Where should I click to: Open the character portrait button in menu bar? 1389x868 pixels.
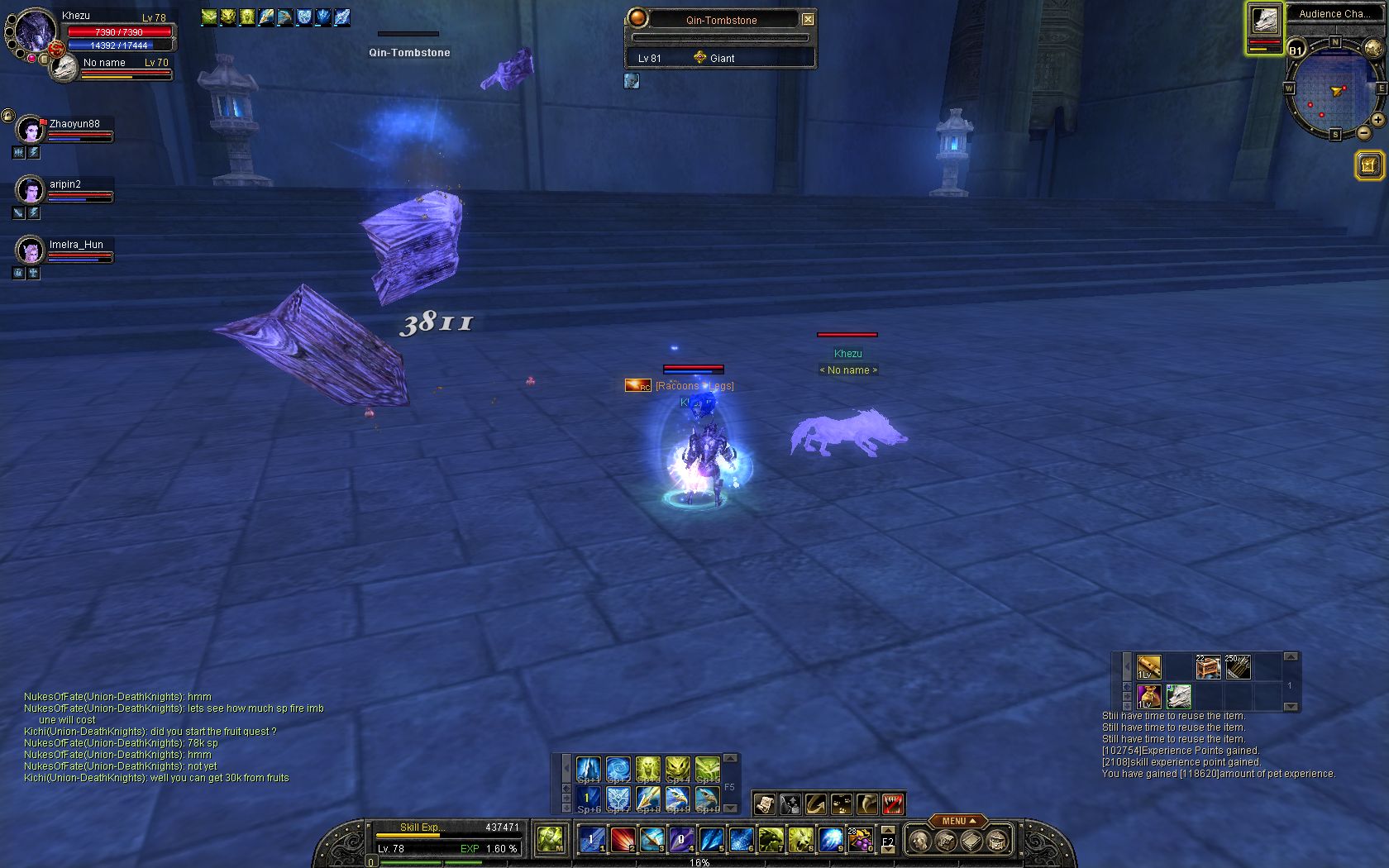919,842
